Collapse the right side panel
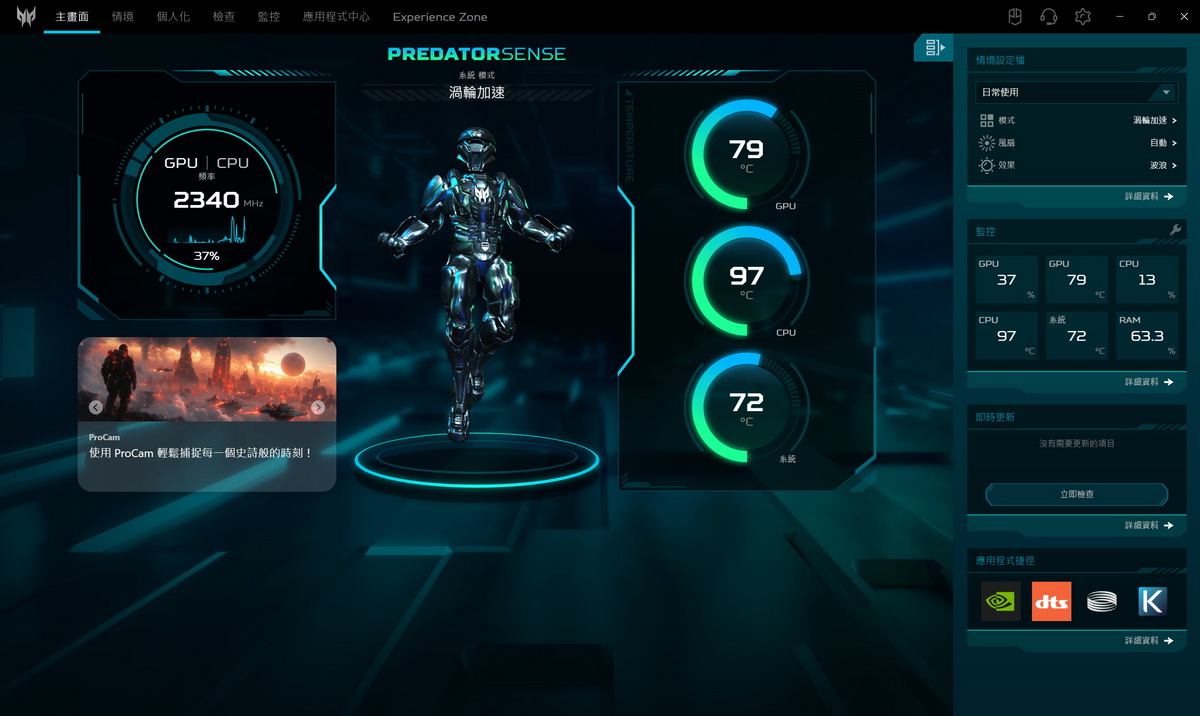 (934, 47)
